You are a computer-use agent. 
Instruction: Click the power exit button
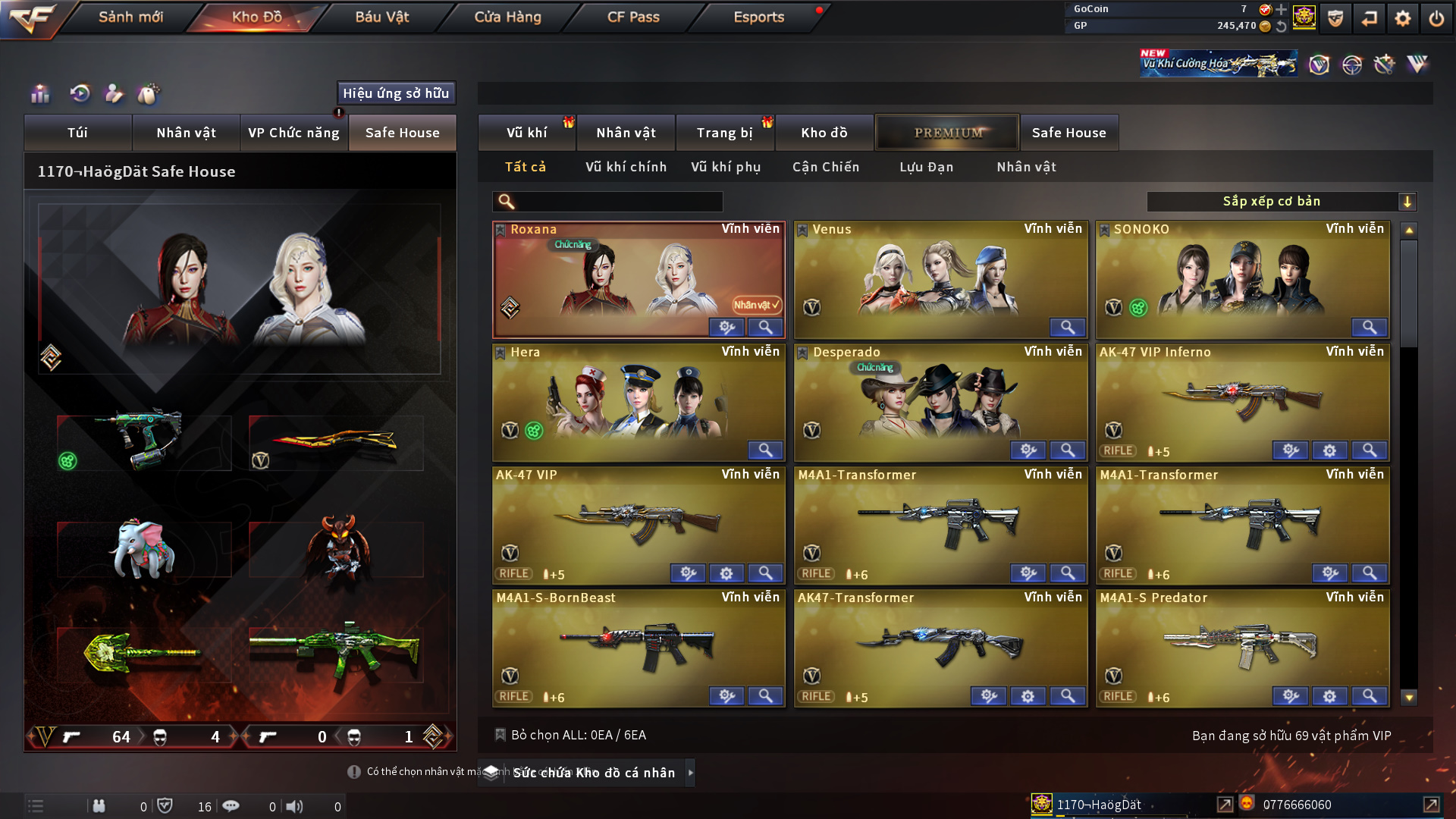(1436, 18)
